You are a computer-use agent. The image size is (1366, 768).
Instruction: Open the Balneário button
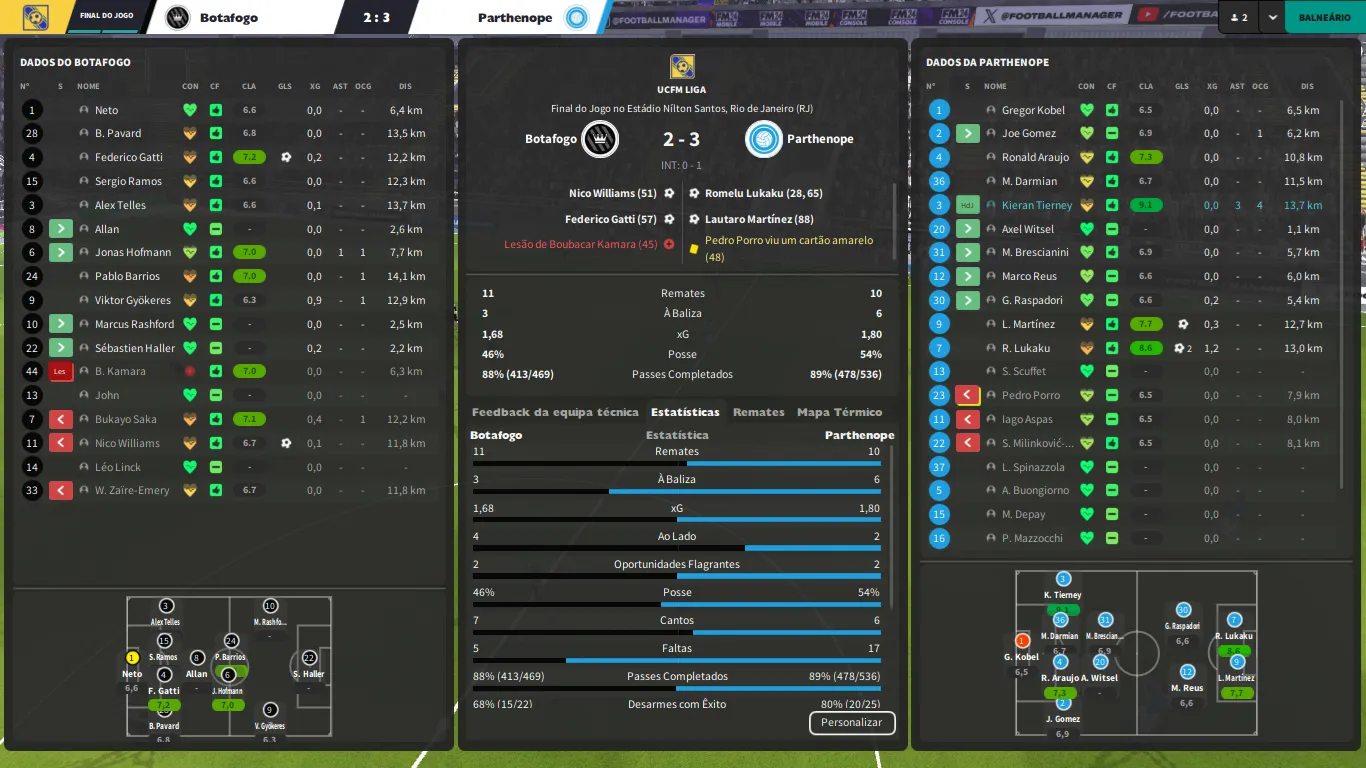(1324, 17)
